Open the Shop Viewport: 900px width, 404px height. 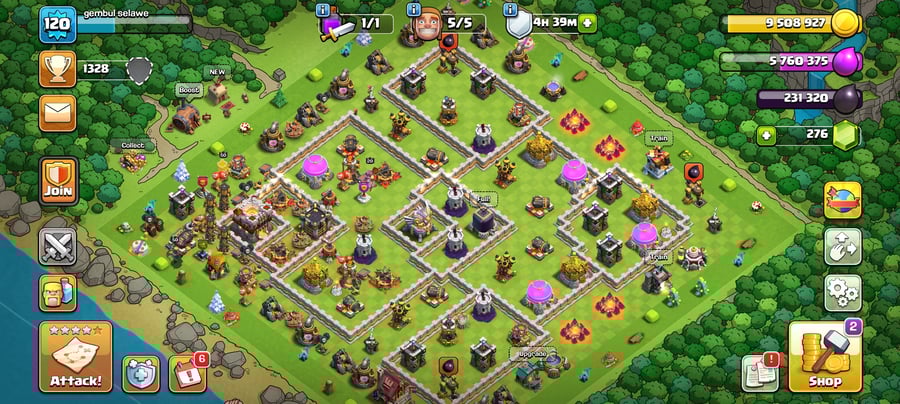[824, 357]
